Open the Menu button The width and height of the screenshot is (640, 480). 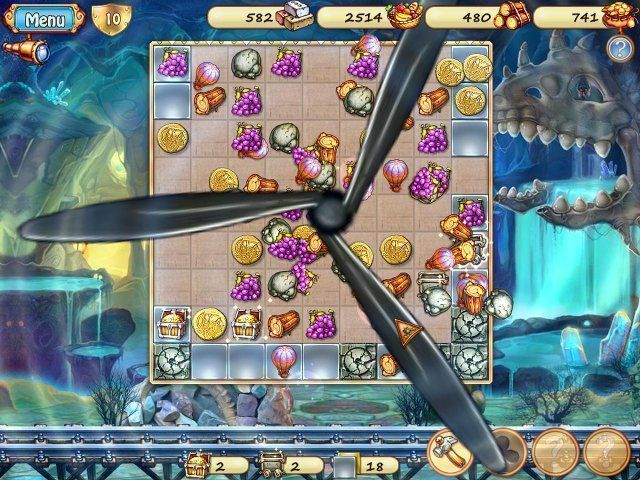point(41,18)
